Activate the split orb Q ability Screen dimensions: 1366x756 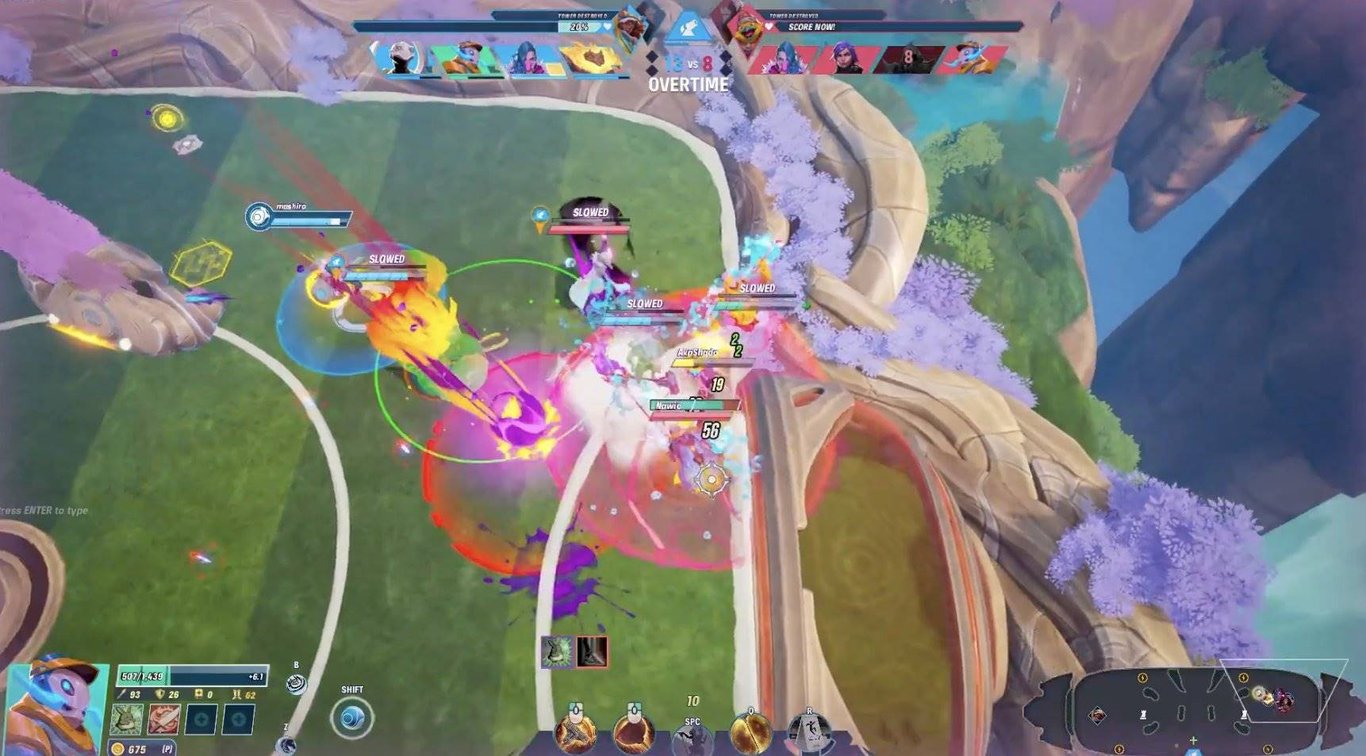coord(750,733)
